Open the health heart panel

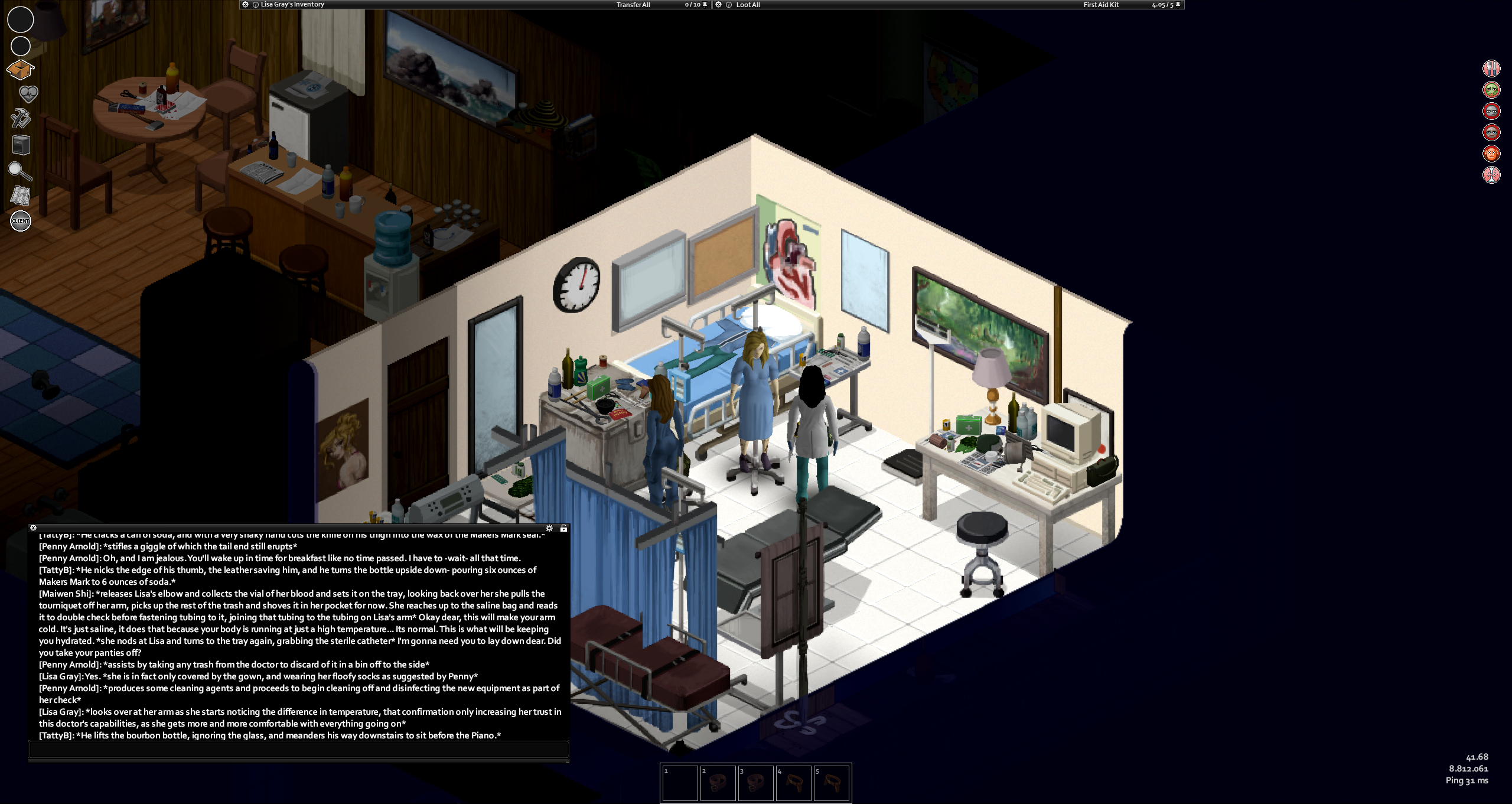[28, 94]
